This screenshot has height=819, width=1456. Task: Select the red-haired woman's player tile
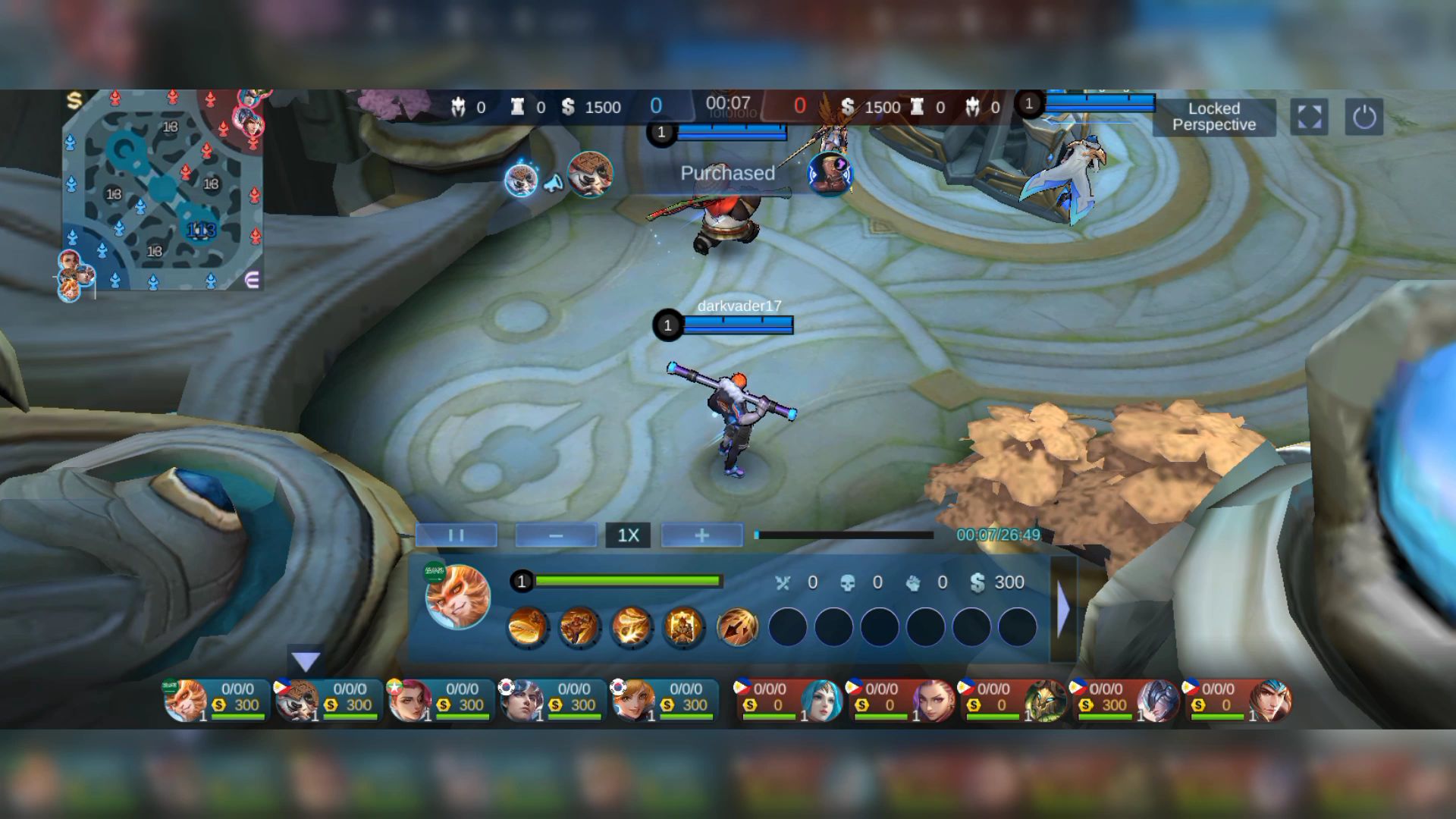click(438, 699)
